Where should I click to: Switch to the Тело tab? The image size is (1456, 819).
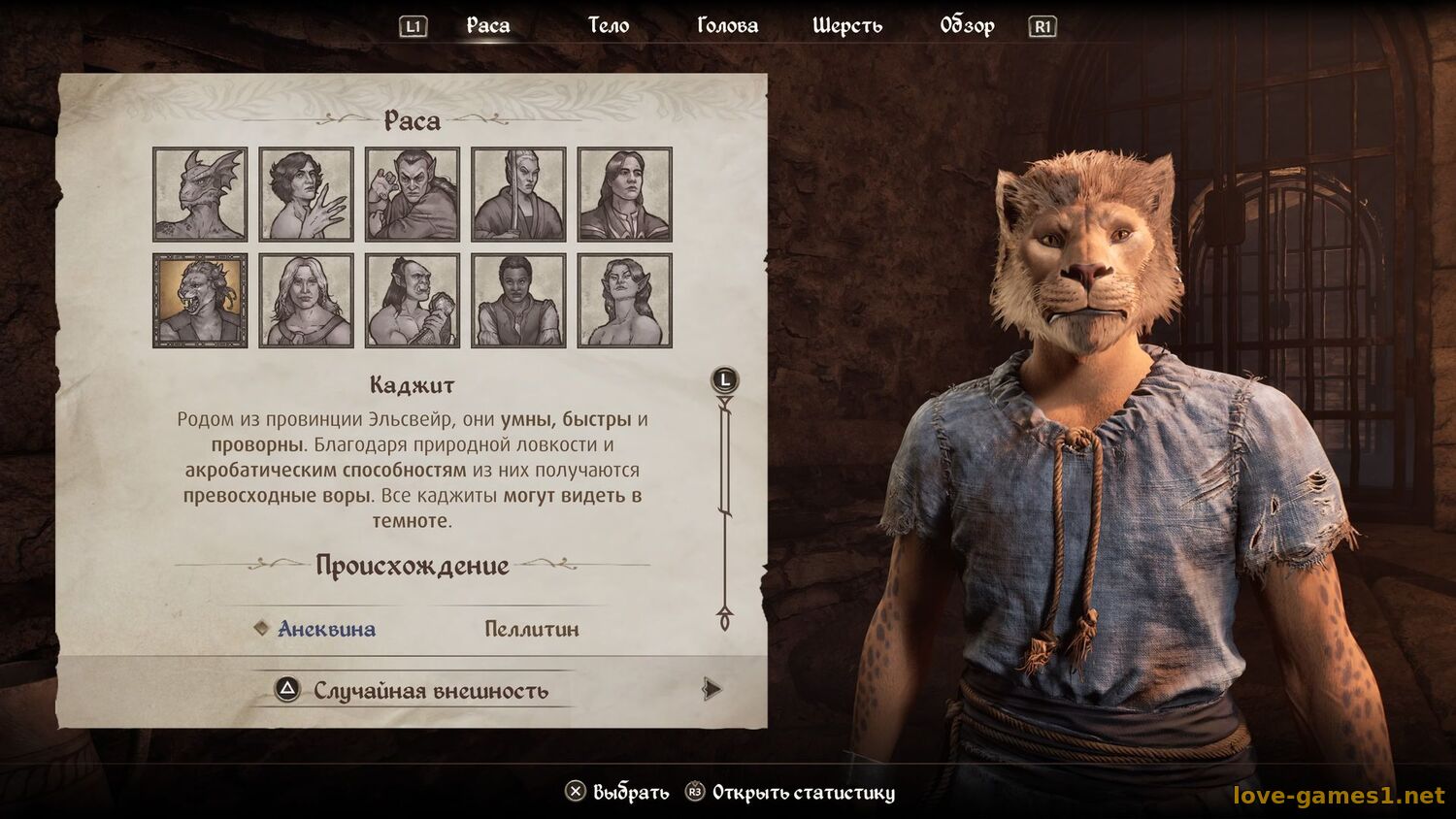(x=609, y=26)
